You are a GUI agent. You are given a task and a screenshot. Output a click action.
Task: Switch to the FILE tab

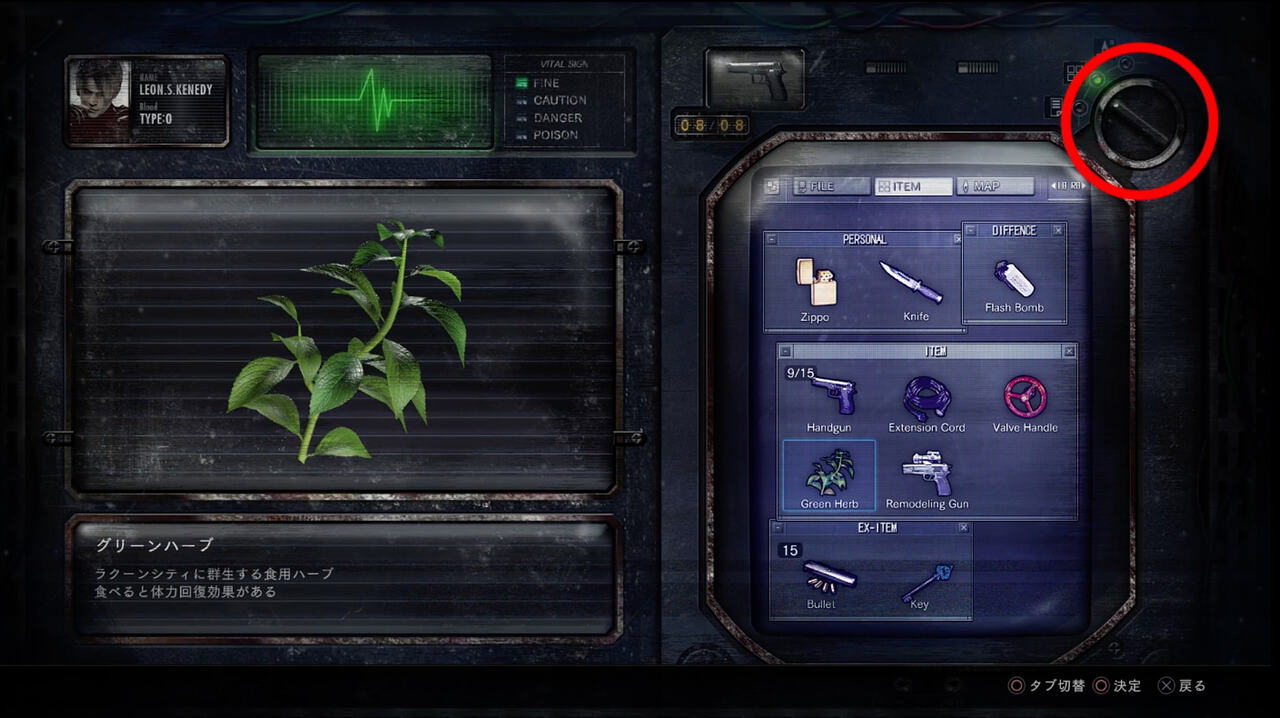click(831, 186)
